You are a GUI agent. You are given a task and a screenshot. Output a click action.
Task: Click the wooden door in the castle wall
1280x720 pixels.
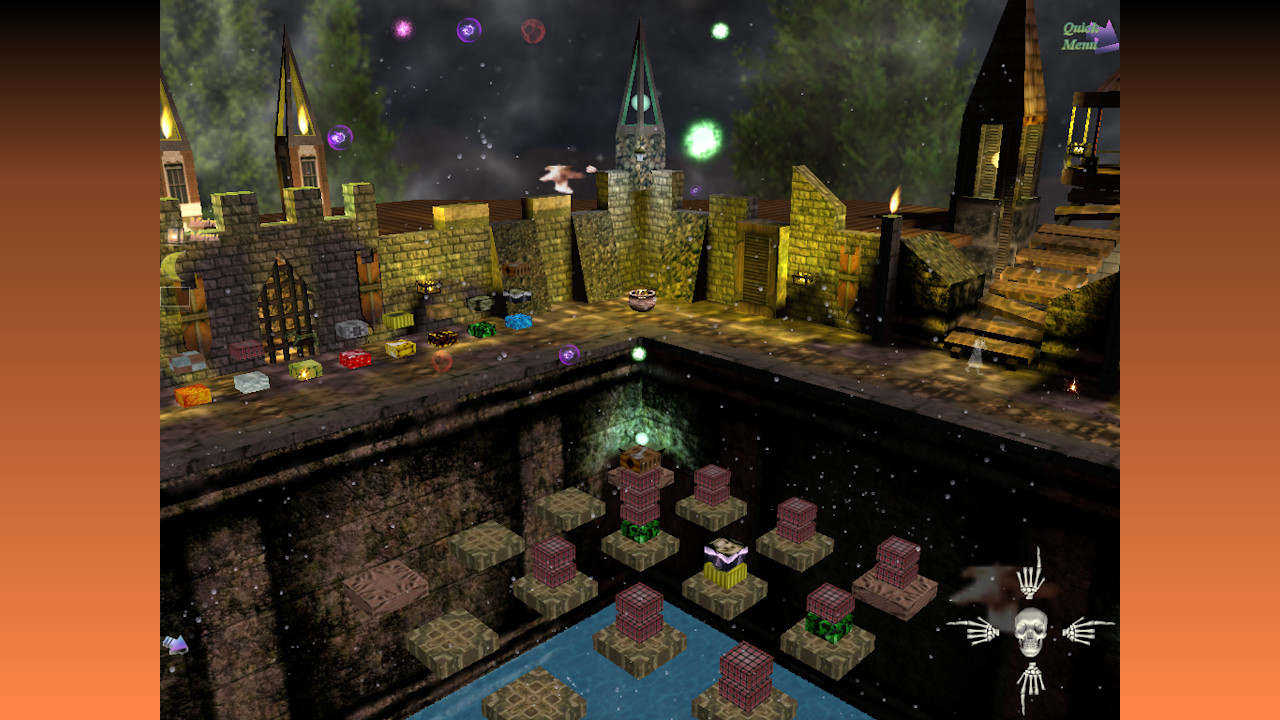click(x=757, y=263)
